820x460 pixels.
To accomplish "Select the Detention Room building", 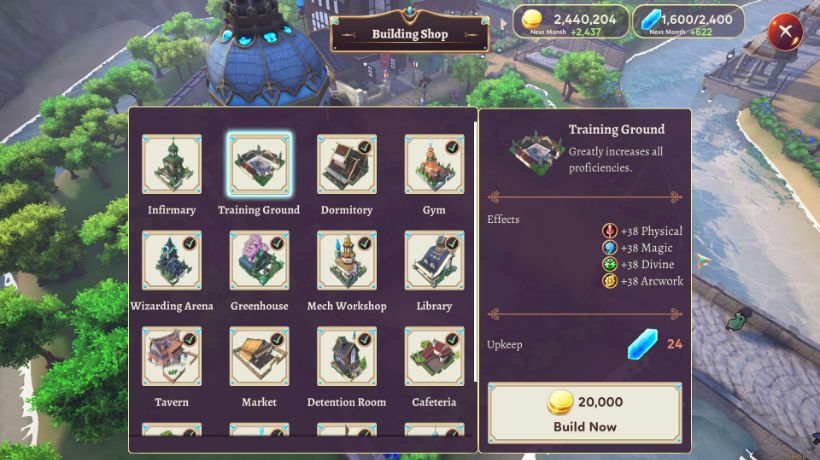I will tap(347, 357).
